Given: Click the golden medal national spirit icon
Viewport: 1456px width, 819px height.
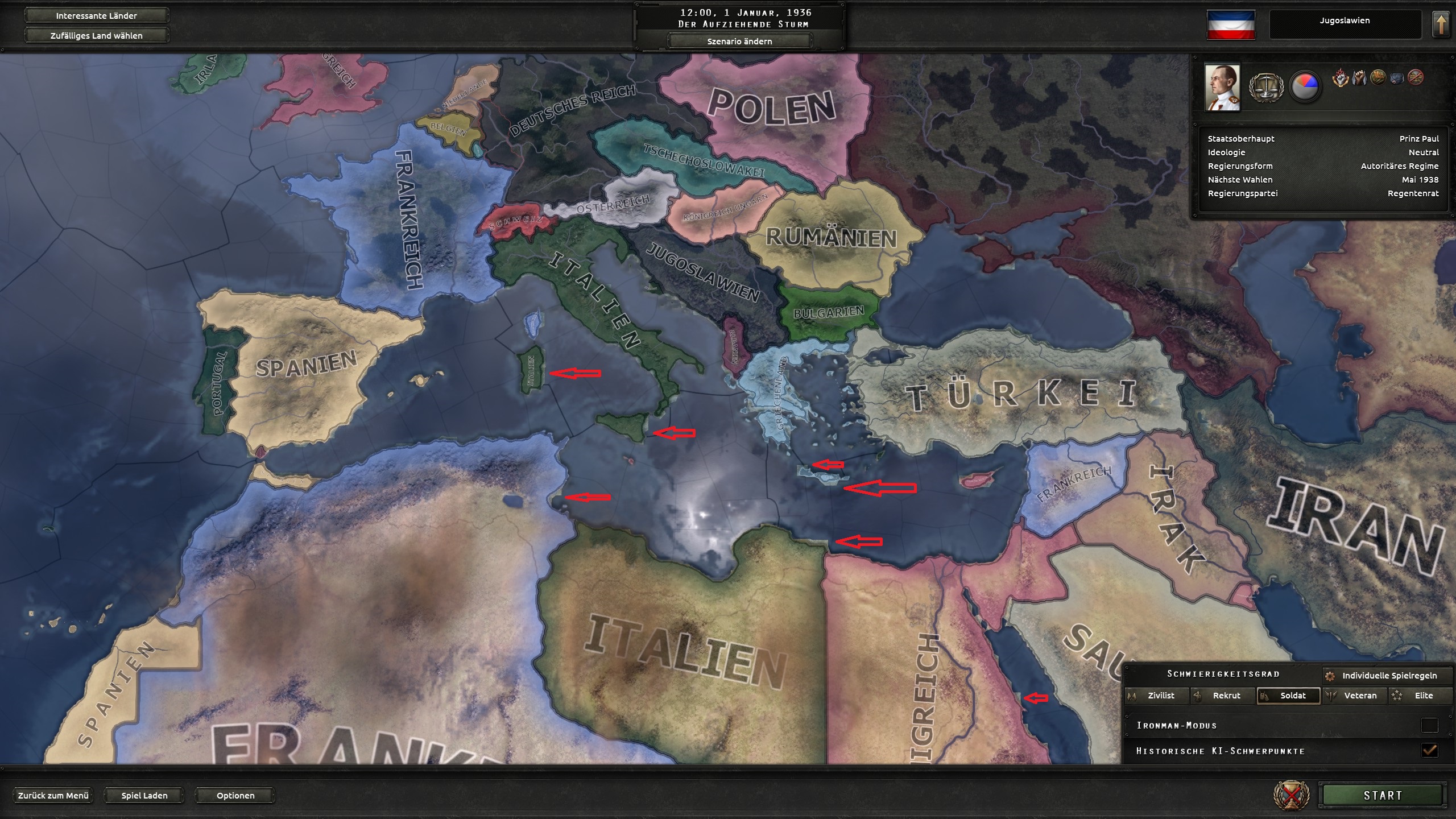Looking at the screenshot, I should [1378, 78].
